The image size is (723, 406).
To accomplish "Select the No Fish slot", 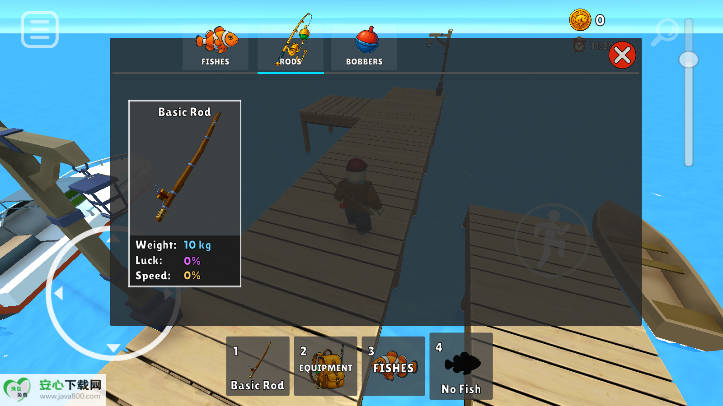I will point(461,366).
